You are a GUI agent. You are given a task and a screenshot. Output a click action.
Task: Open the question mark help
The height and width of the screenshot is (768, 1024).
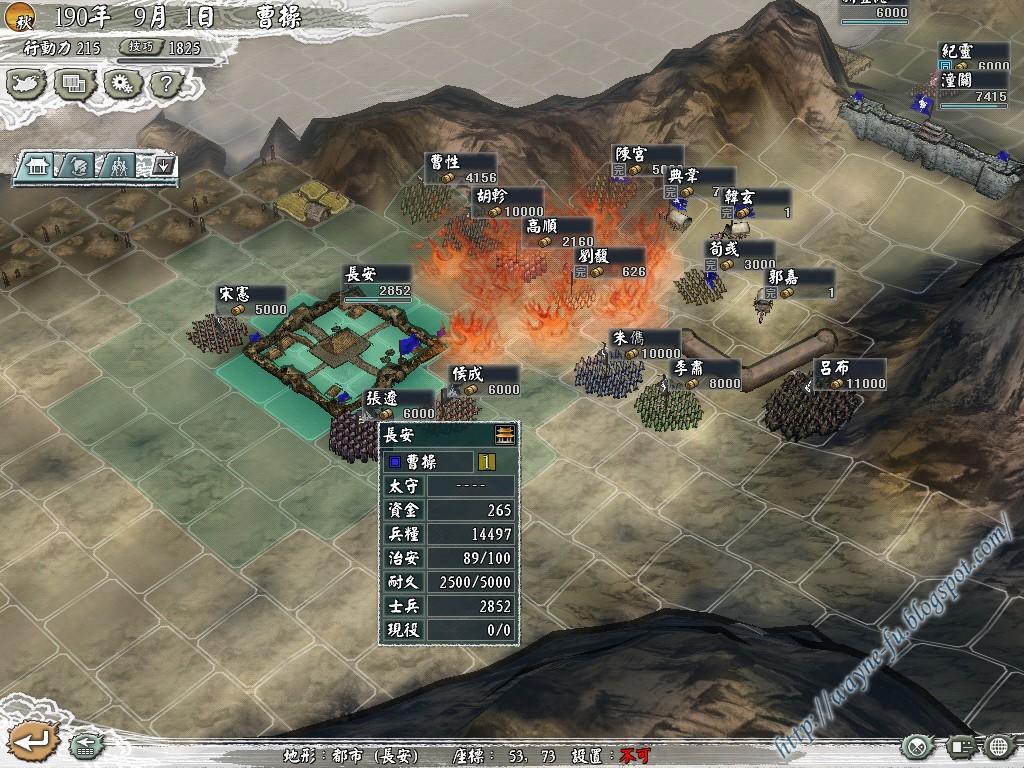166,83
